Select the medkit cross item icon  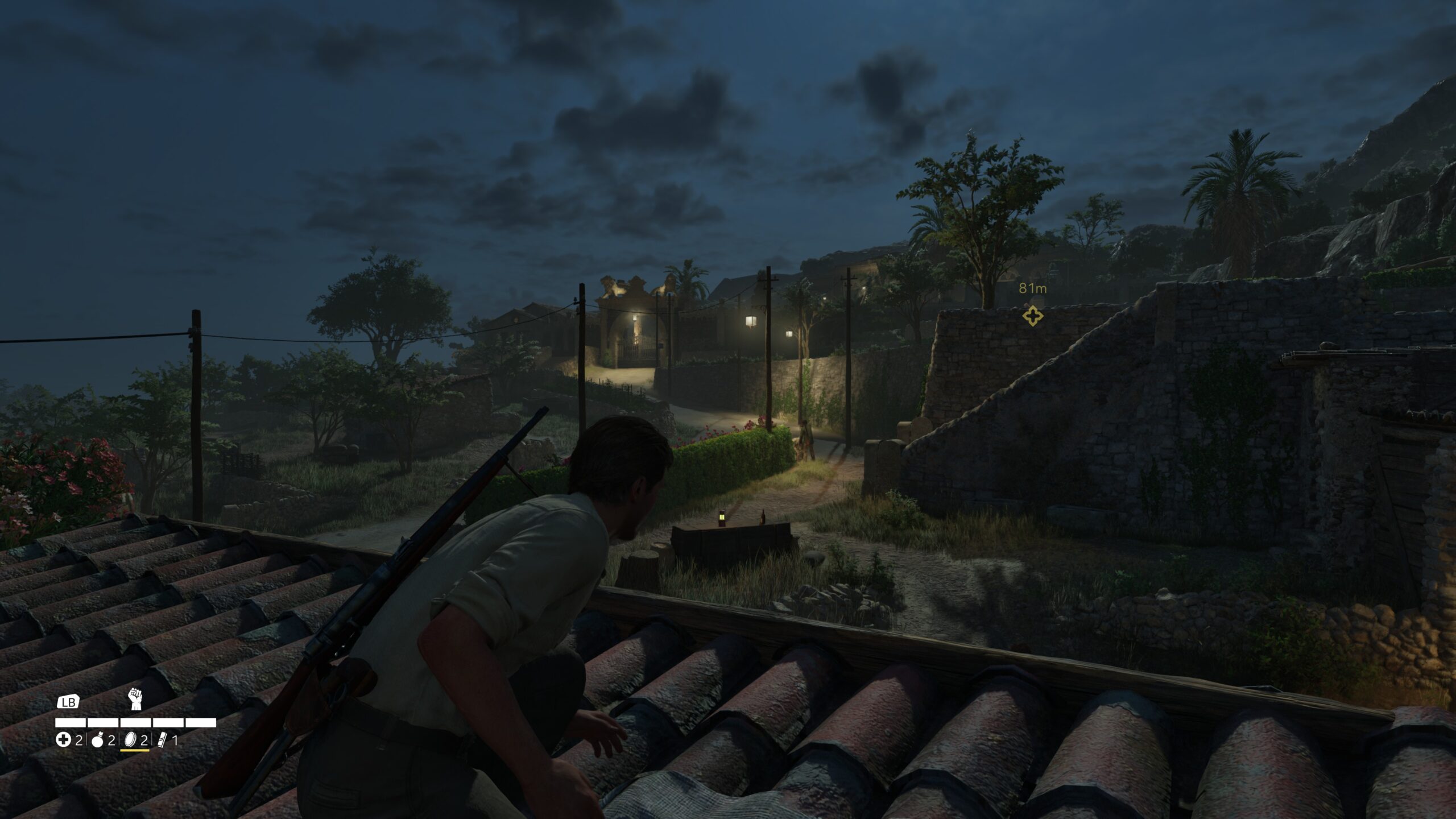pyautogui.click(x=63, y=740)
